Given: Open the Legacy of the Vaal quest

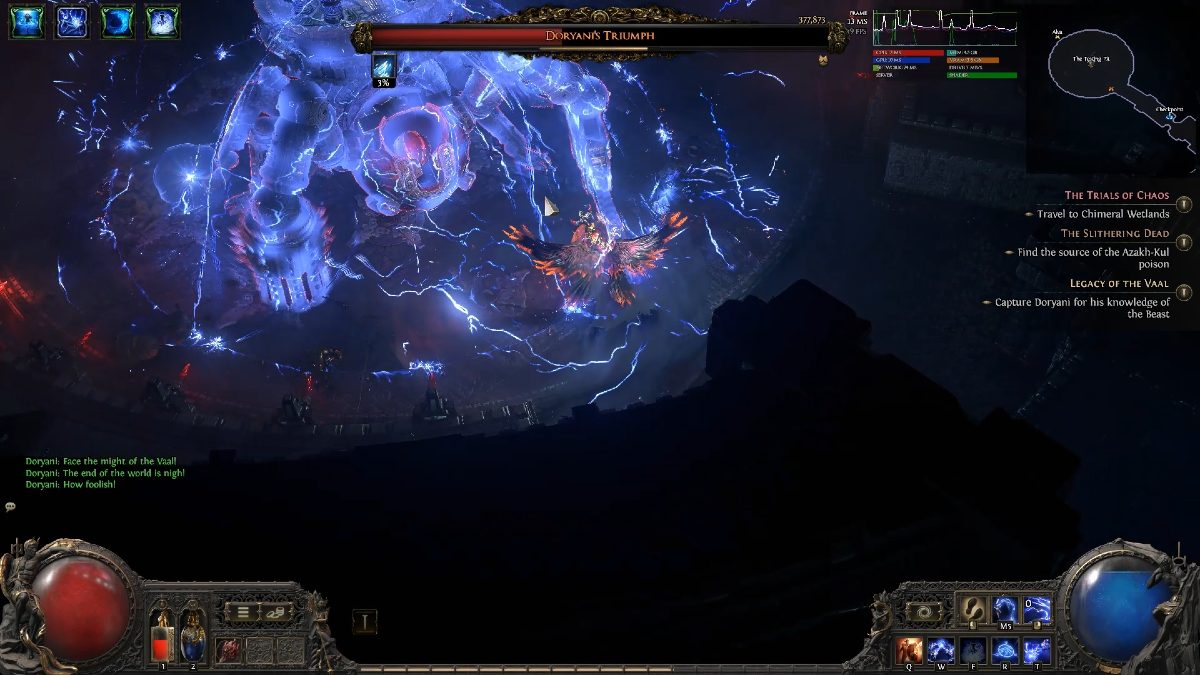Looking at the screenshot, I should pyautogui.click(x=1184, y=292).
